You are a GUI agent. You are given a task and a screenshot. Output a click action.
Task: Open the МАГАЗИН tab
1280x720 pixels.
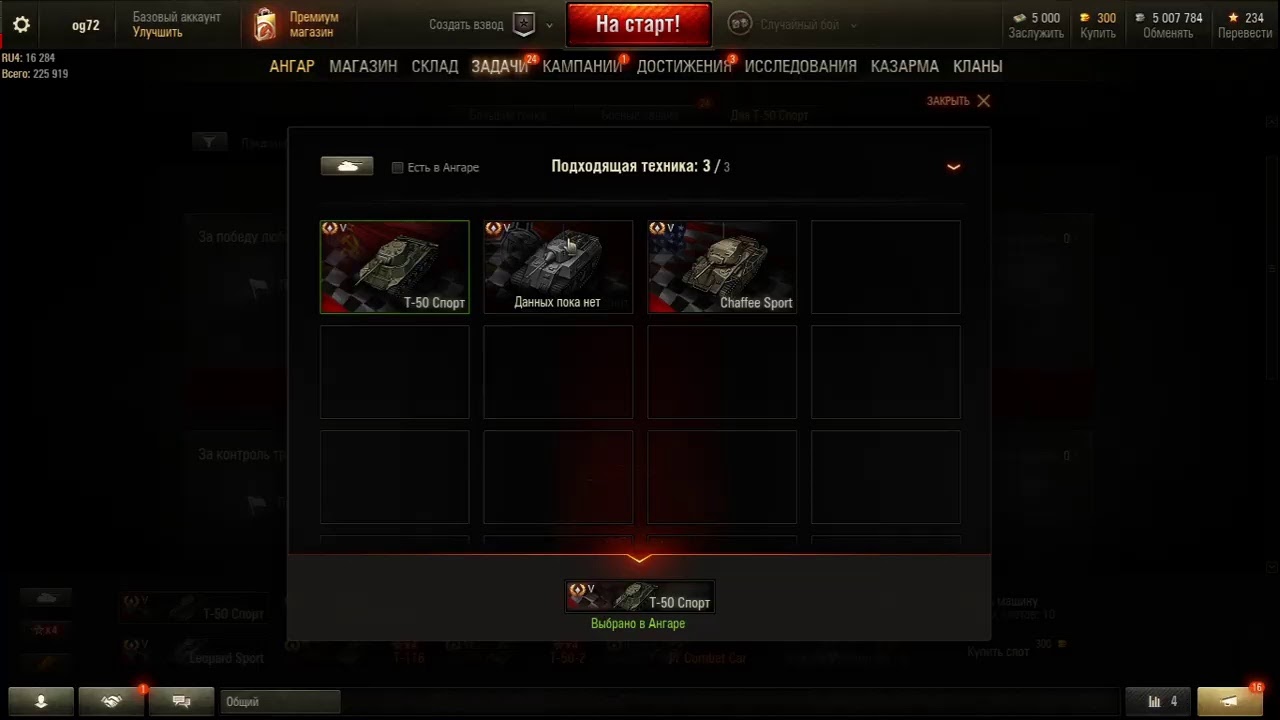pos(363,66)
